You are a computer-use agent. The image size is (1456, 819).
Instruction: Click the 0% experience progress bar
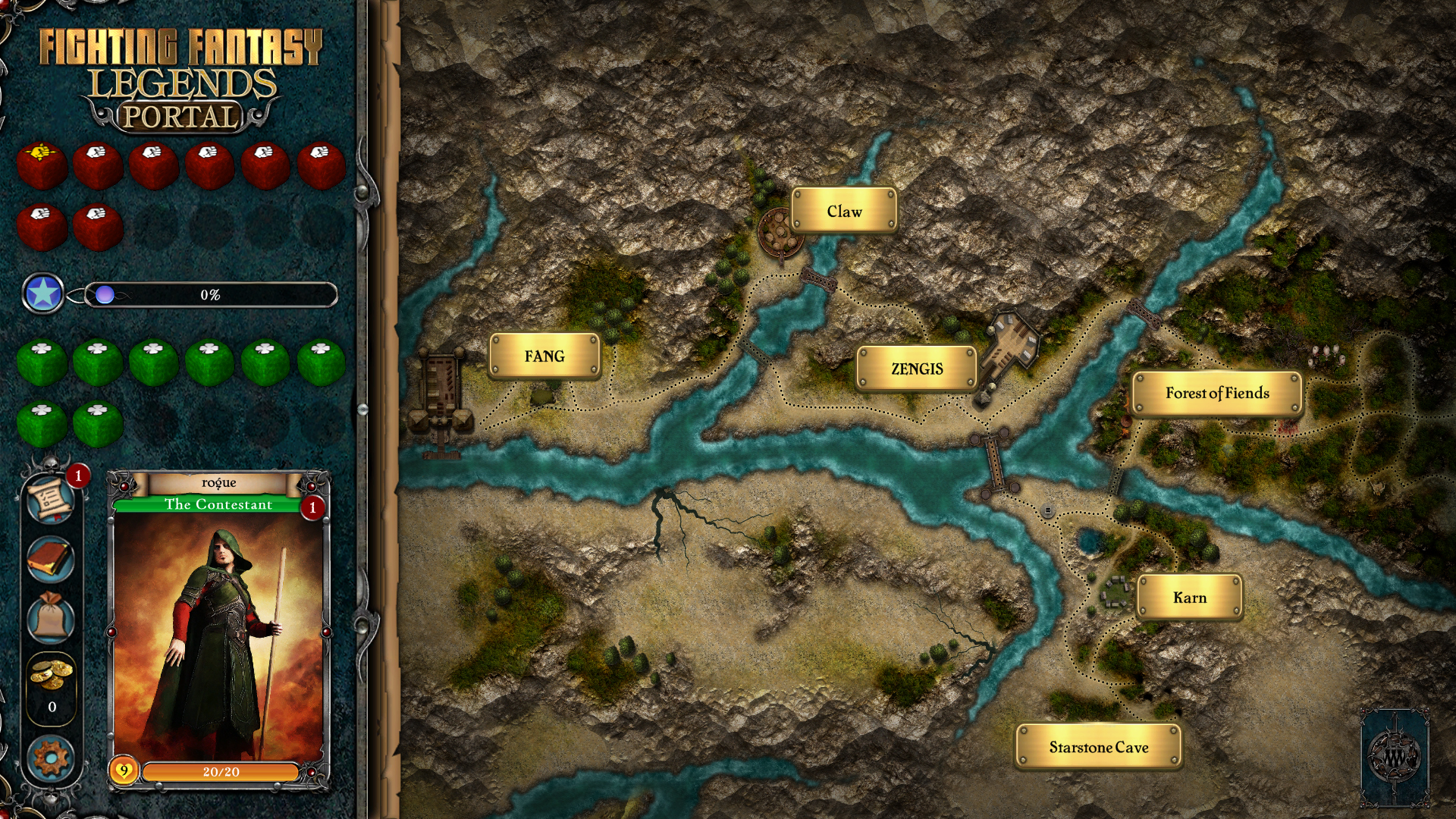tap(210, 295)
